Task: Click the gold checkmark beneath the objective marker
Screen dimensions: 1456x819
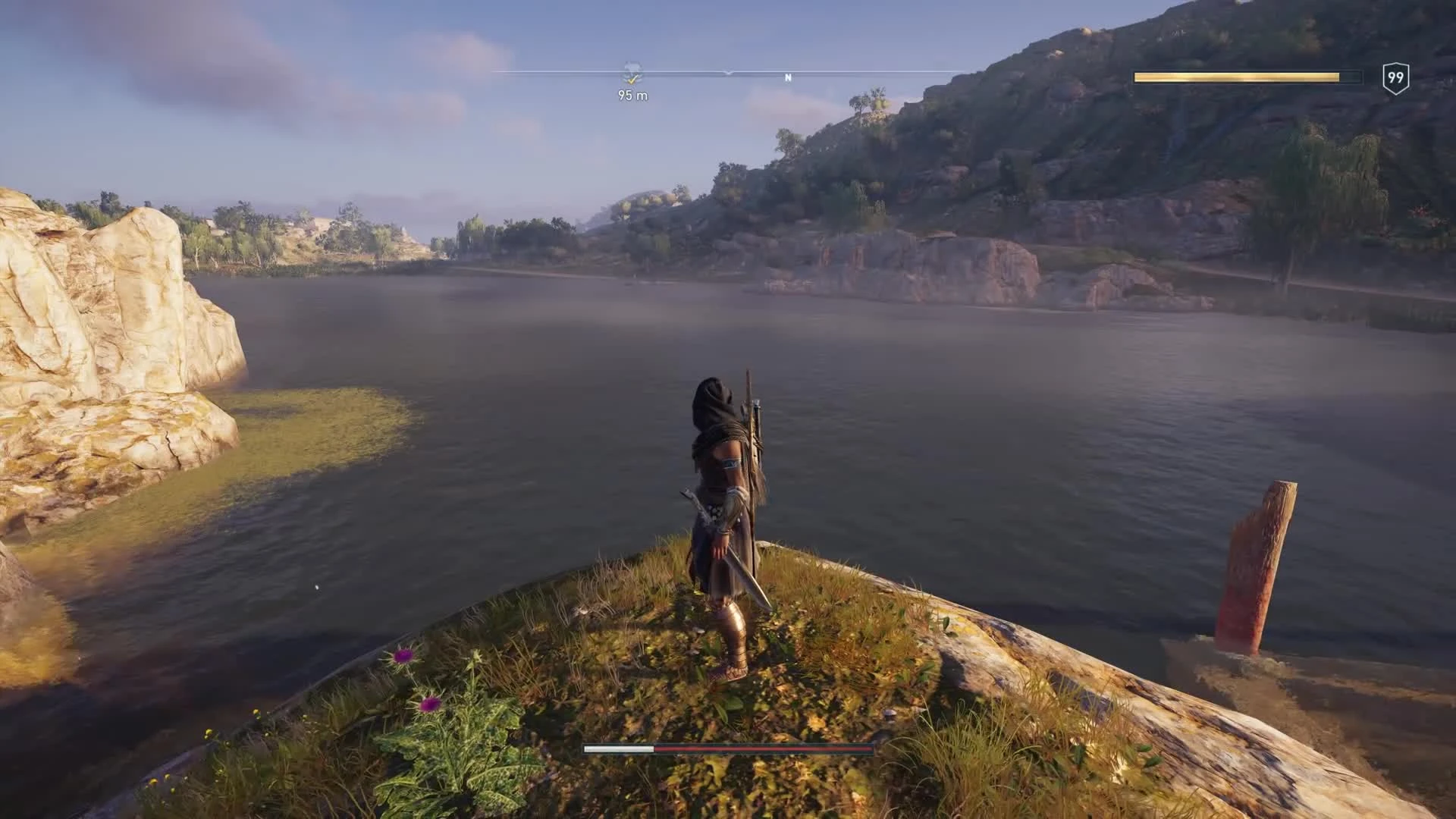Action: tap(632, 79)
